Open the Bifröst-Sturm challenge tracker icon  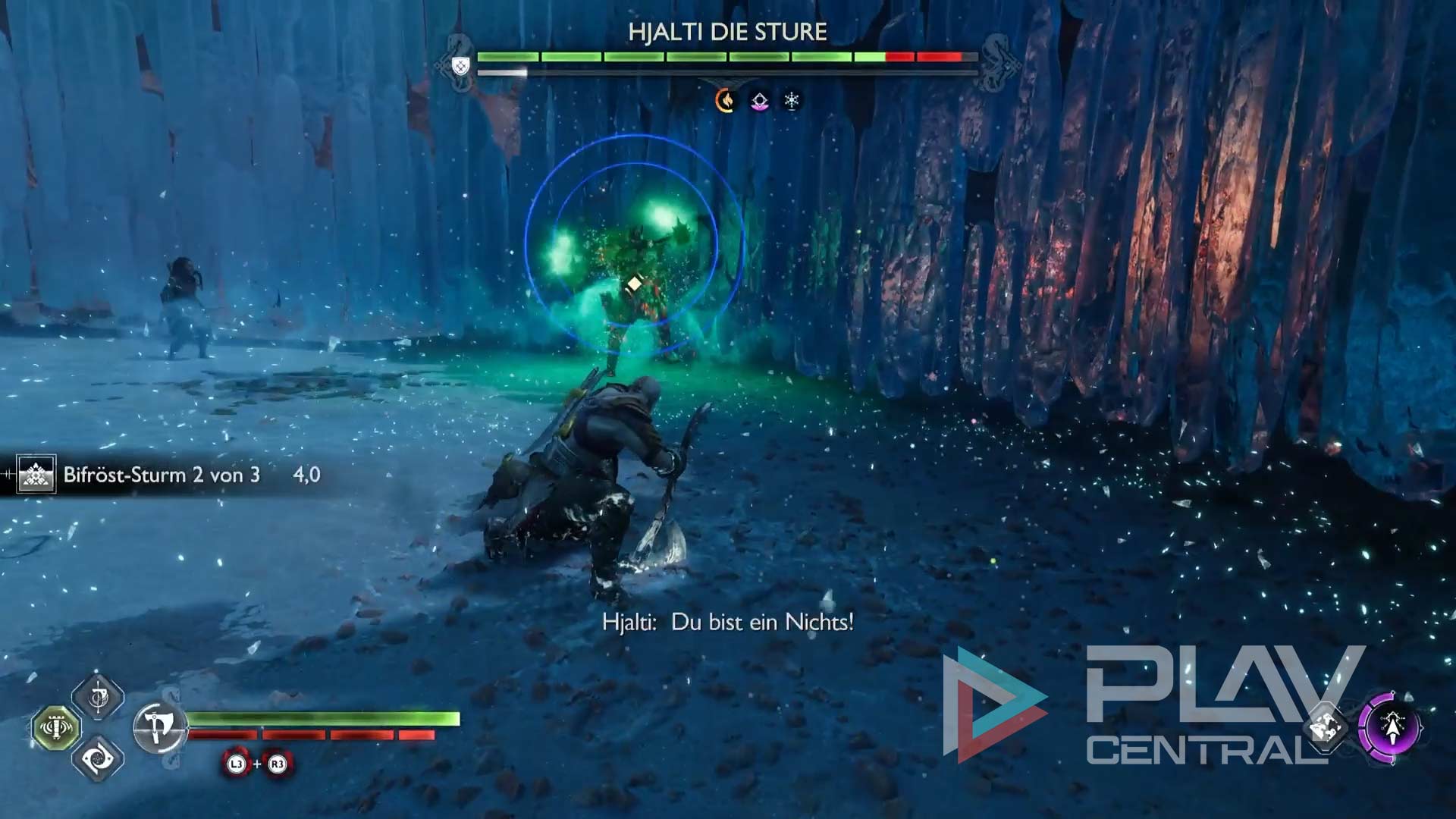click(x=36, y=475)
